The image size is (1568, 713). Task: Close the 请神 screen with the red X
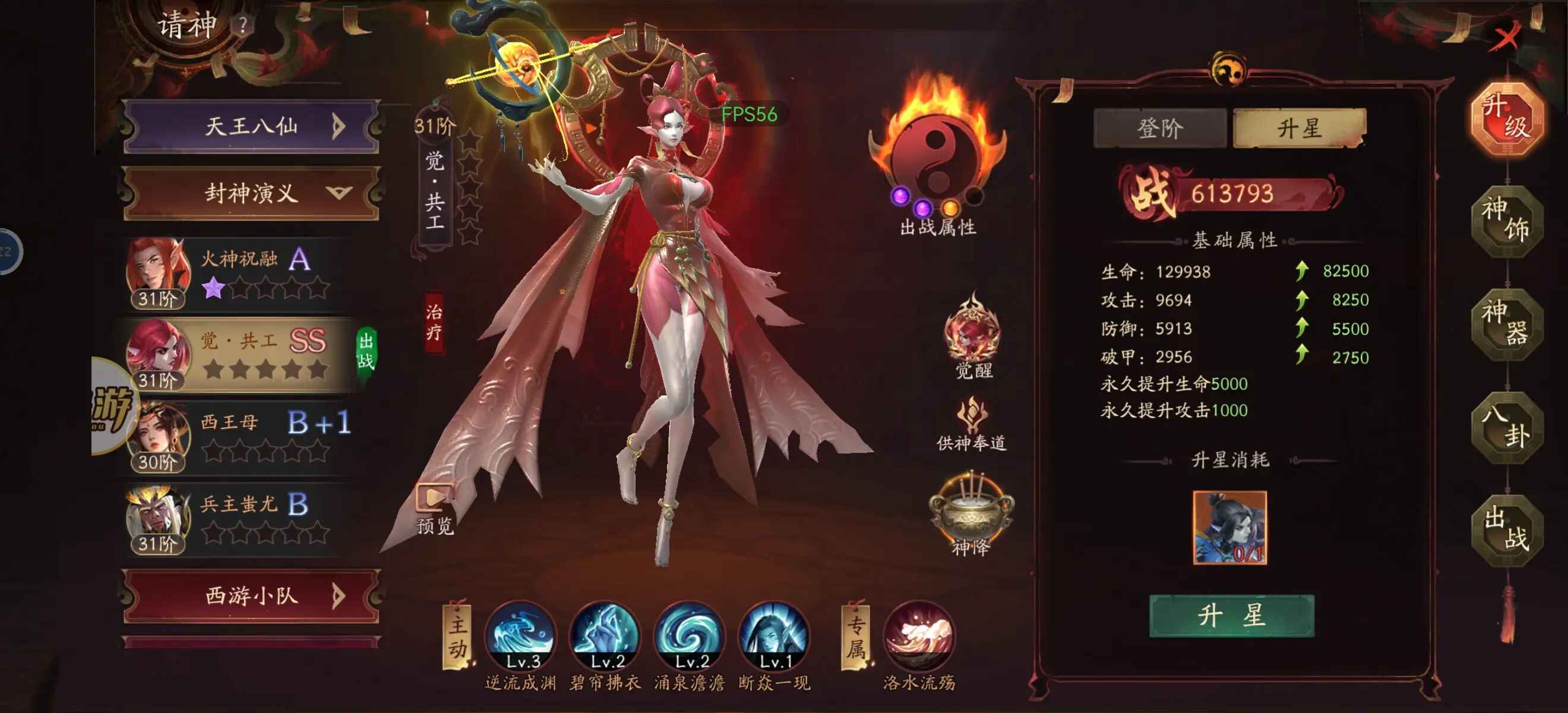1507,36
